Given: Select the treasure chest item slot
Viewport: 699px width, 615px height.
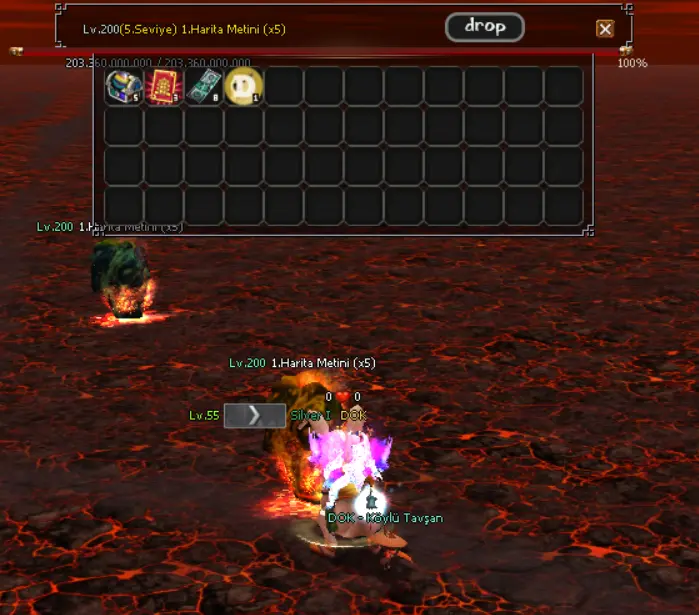Looking at the screenshot, I should [124, 87].
